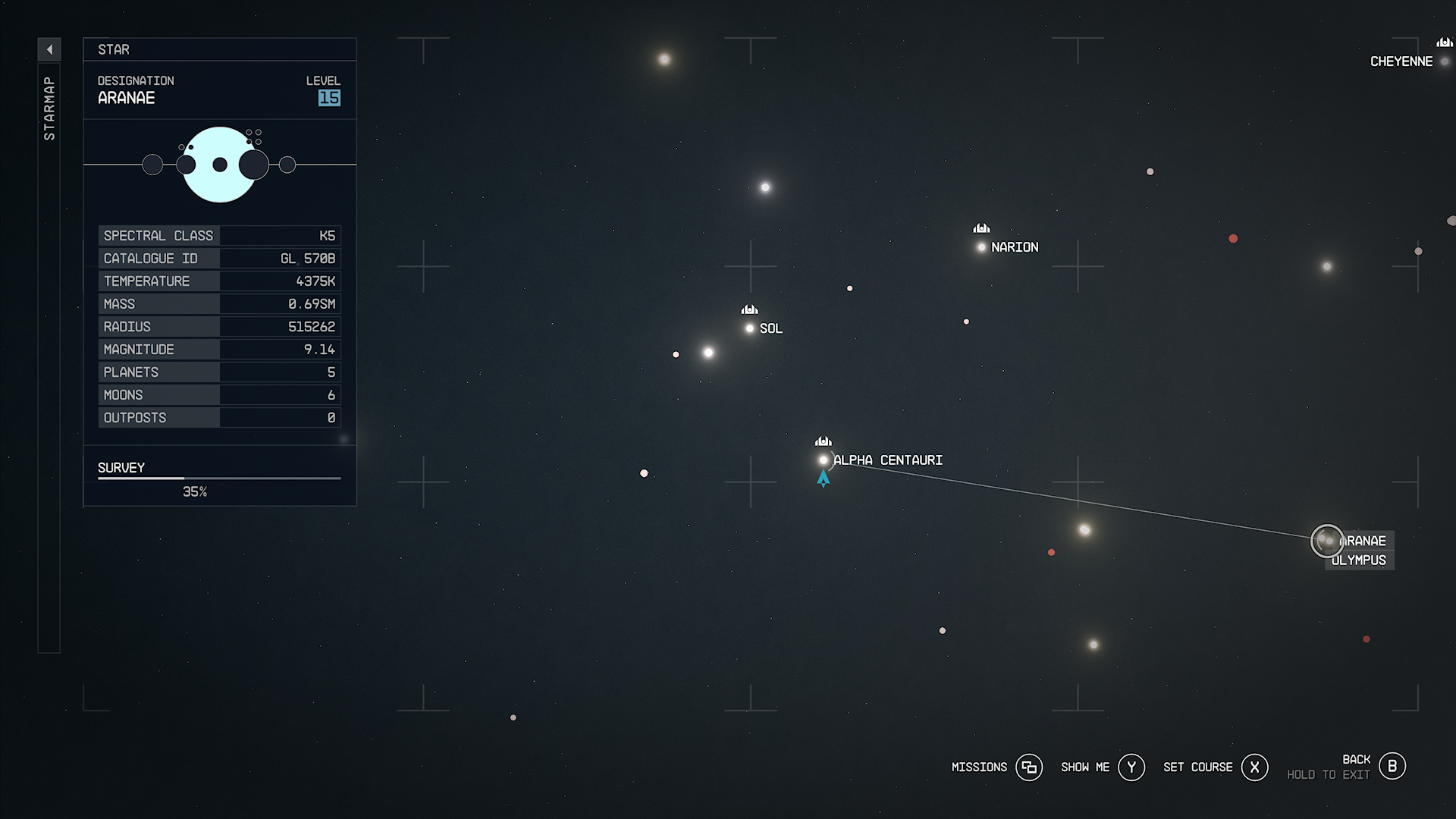Select the Sol star on the map

coord(749,328)
